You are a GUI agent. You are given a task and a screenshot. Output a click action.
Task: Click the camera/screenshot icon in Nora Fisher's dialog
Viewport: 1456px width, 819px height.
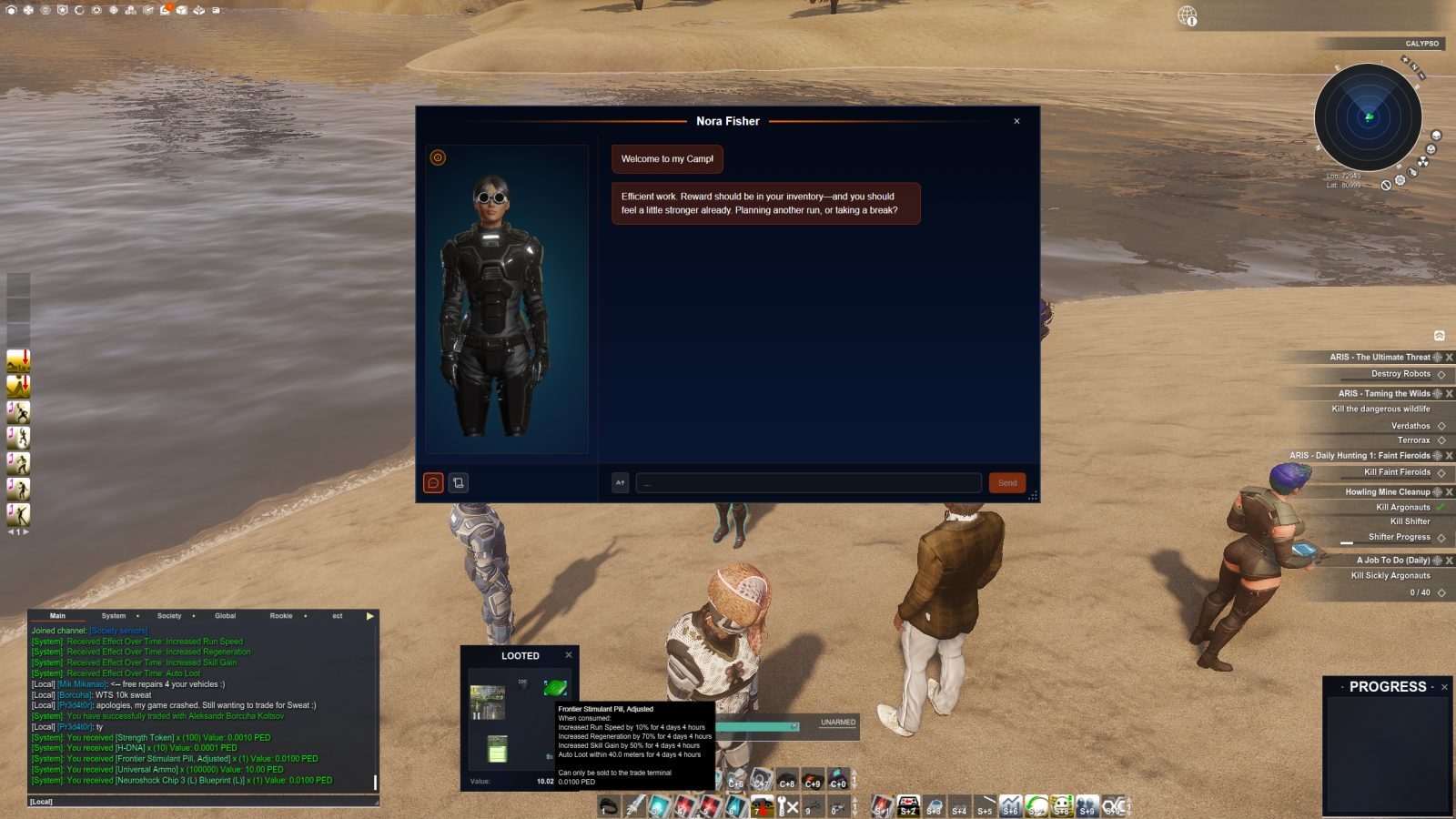(x=458, y=483)
